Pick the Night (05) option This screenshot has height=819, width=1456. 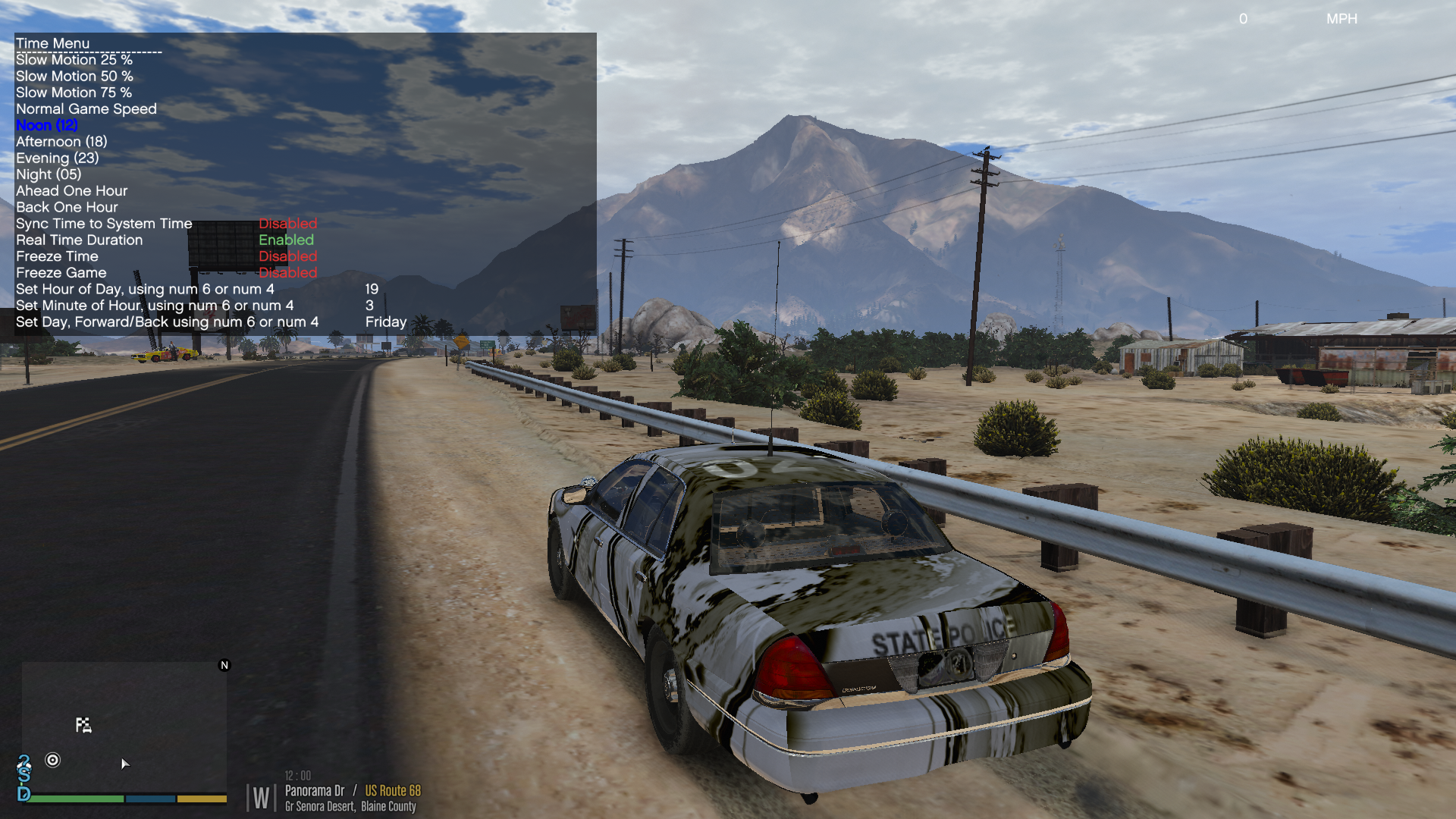[49, 174]
